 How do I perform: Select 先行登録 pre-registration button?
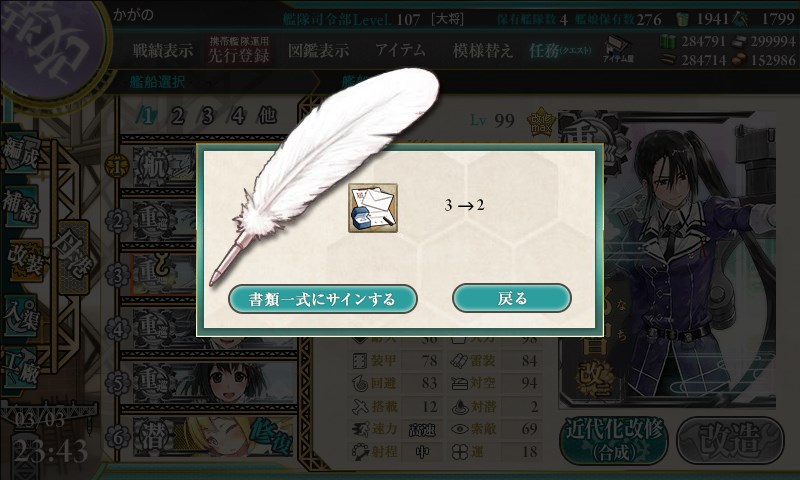[x=239, y=51]
